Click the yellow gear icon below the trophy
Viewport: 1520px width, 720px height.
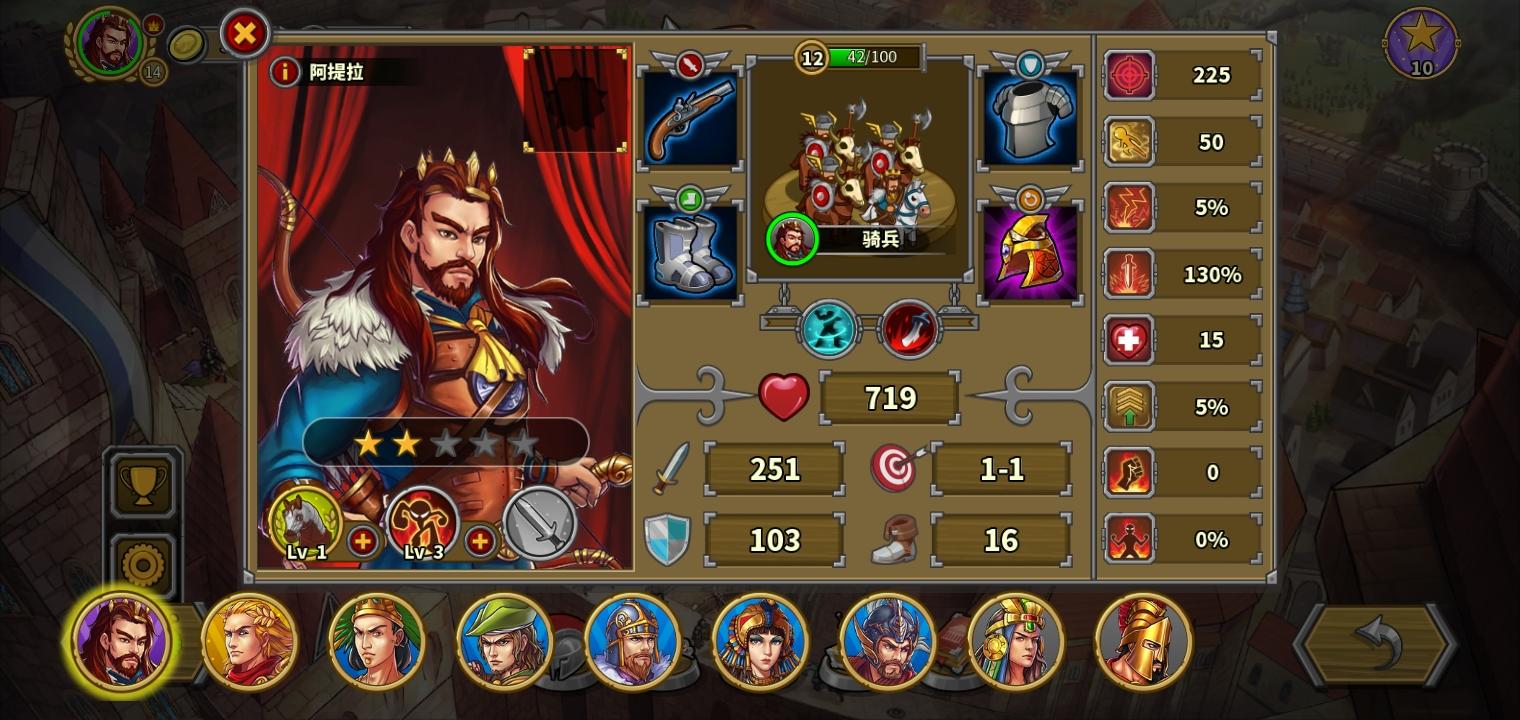pyautogui.click(x=142, y=562)
